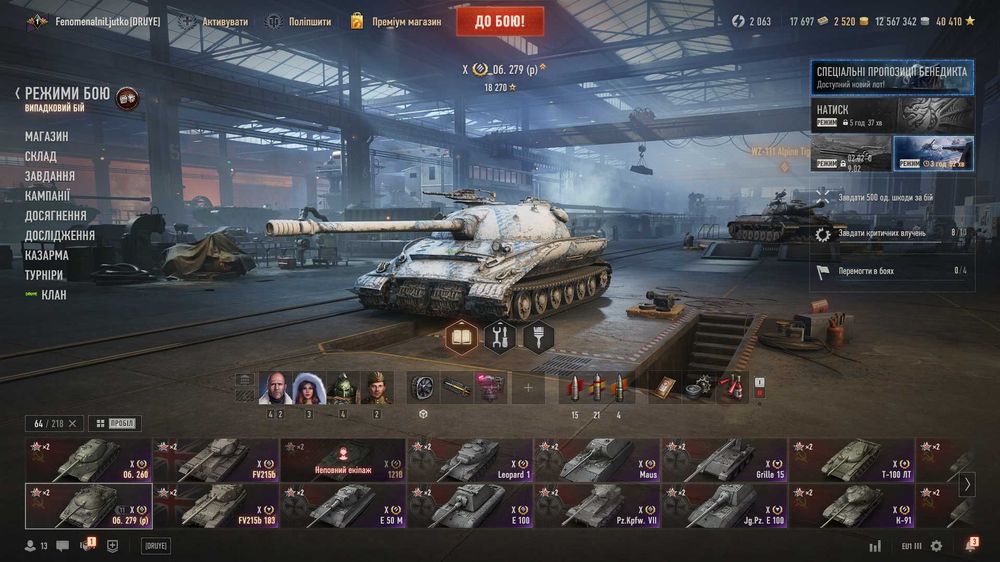Pick the Jg.Pz. E 100 vehicle

click(724, 506)
